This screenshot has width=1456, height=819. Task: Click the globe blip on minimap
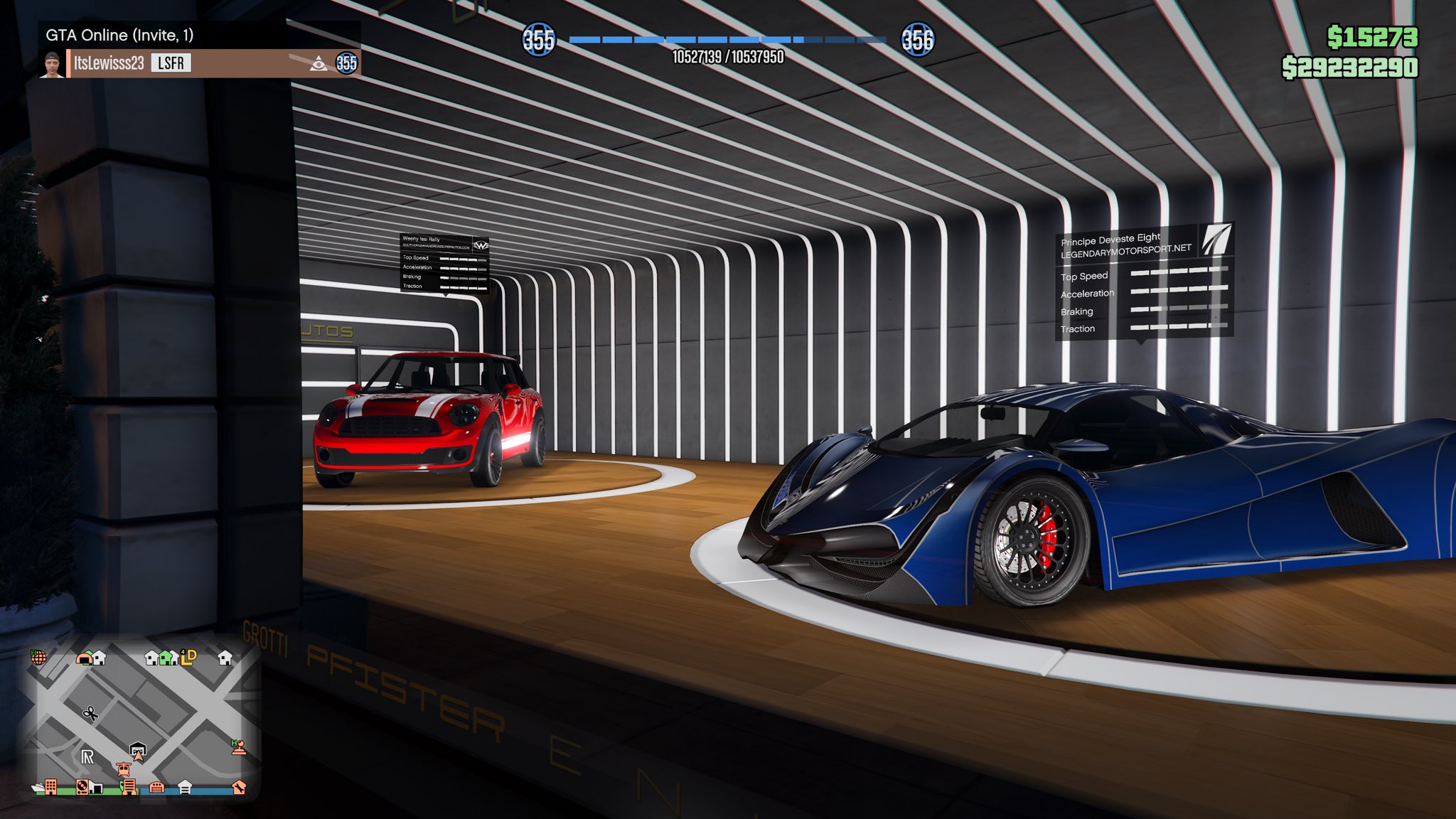click(38, 657)
